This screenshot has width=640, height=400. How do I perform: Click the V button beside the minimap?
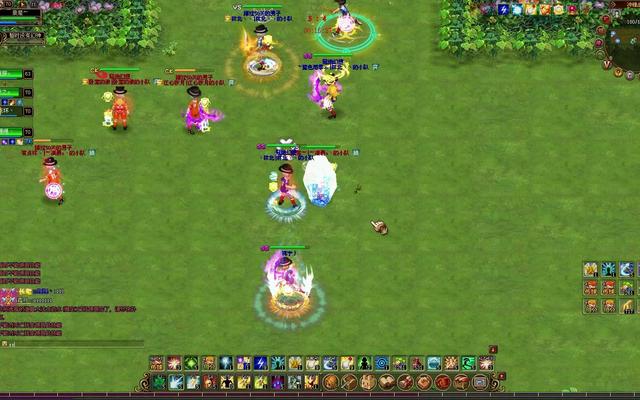(607, 62)
